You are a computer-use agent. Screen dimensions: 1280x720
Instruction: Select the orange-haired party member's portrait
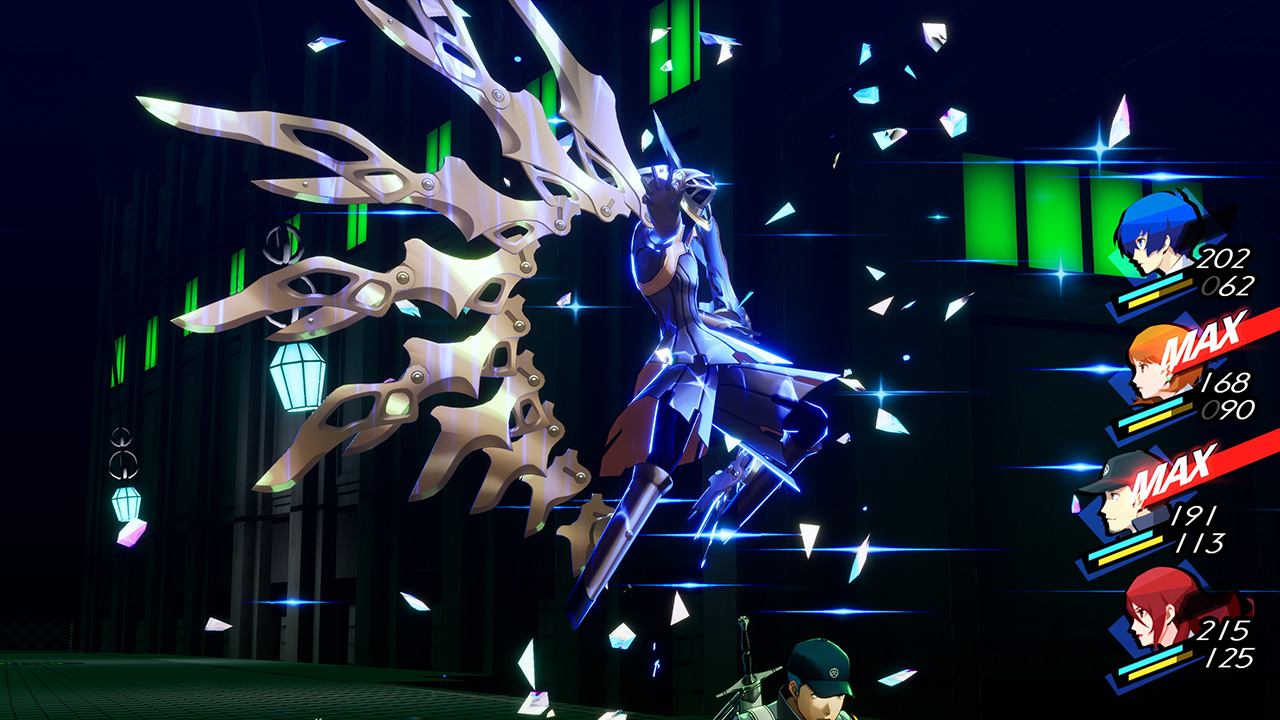(1145, 375)
